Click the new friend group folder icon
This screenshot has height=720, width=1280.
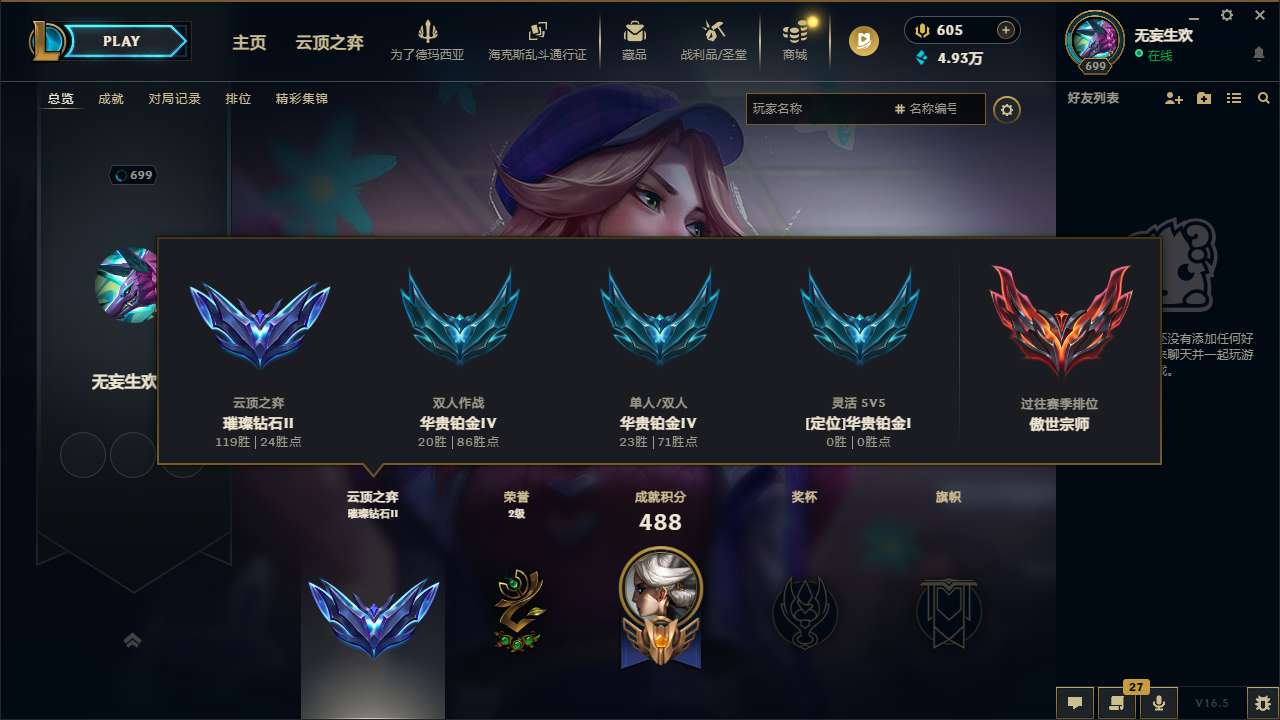[1203, 98]
